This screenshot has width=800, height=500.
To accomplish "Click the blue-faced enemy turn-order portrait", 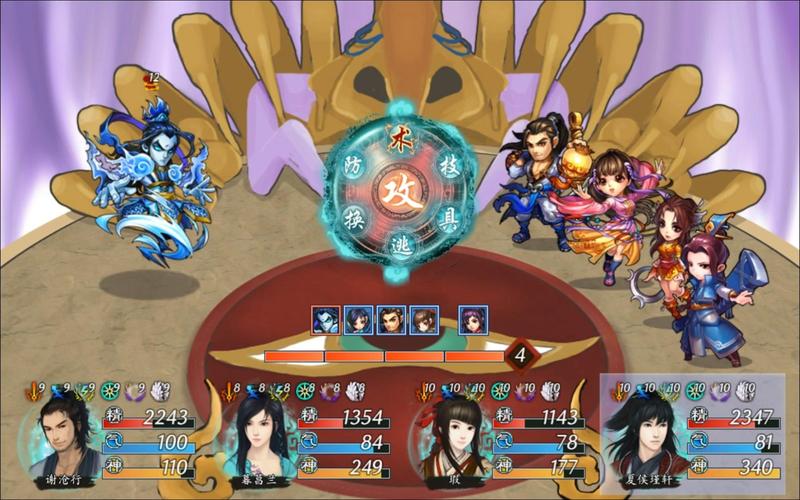I will (326, 320).
